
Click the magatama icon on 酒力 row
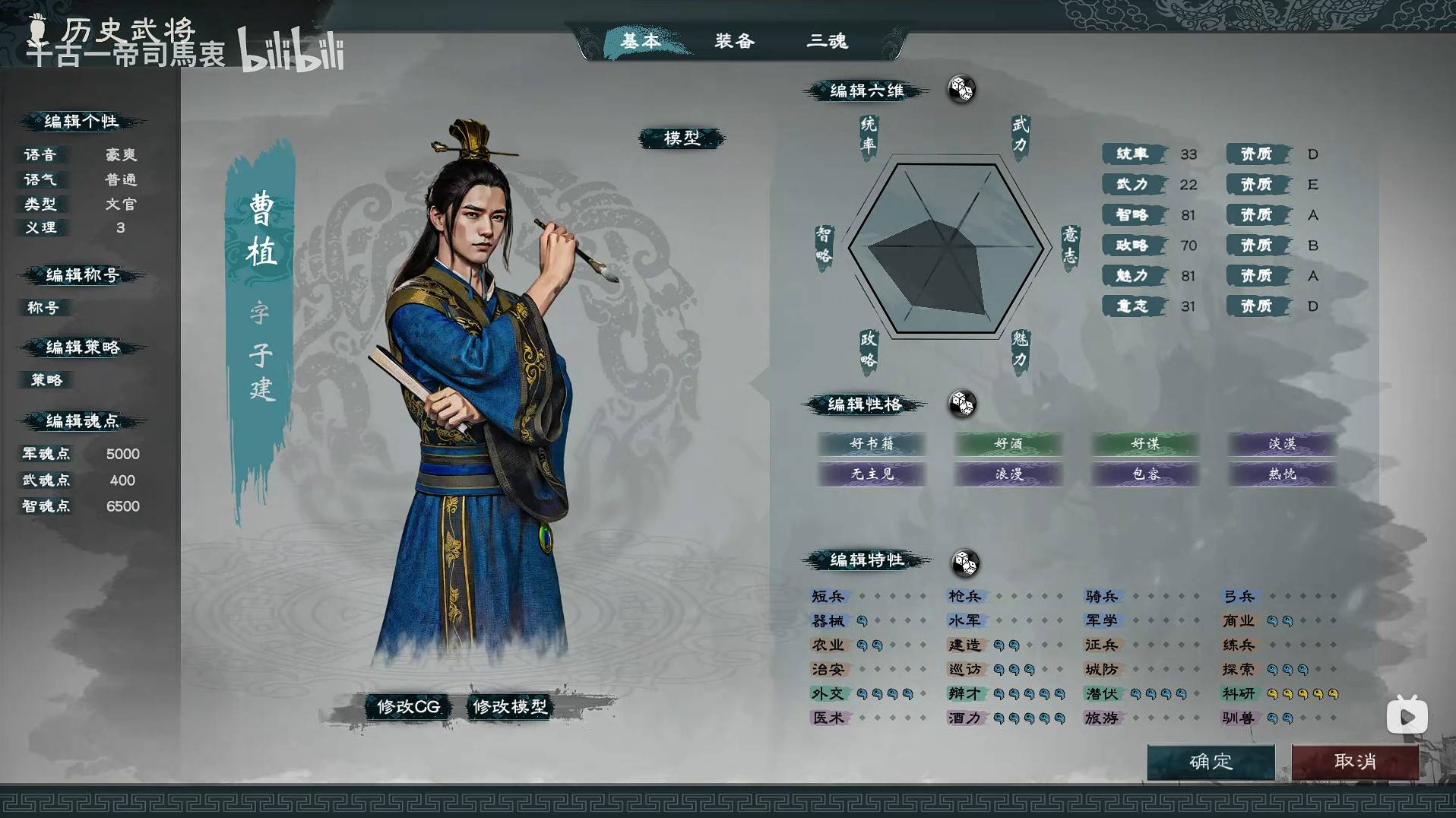(999, 718)
